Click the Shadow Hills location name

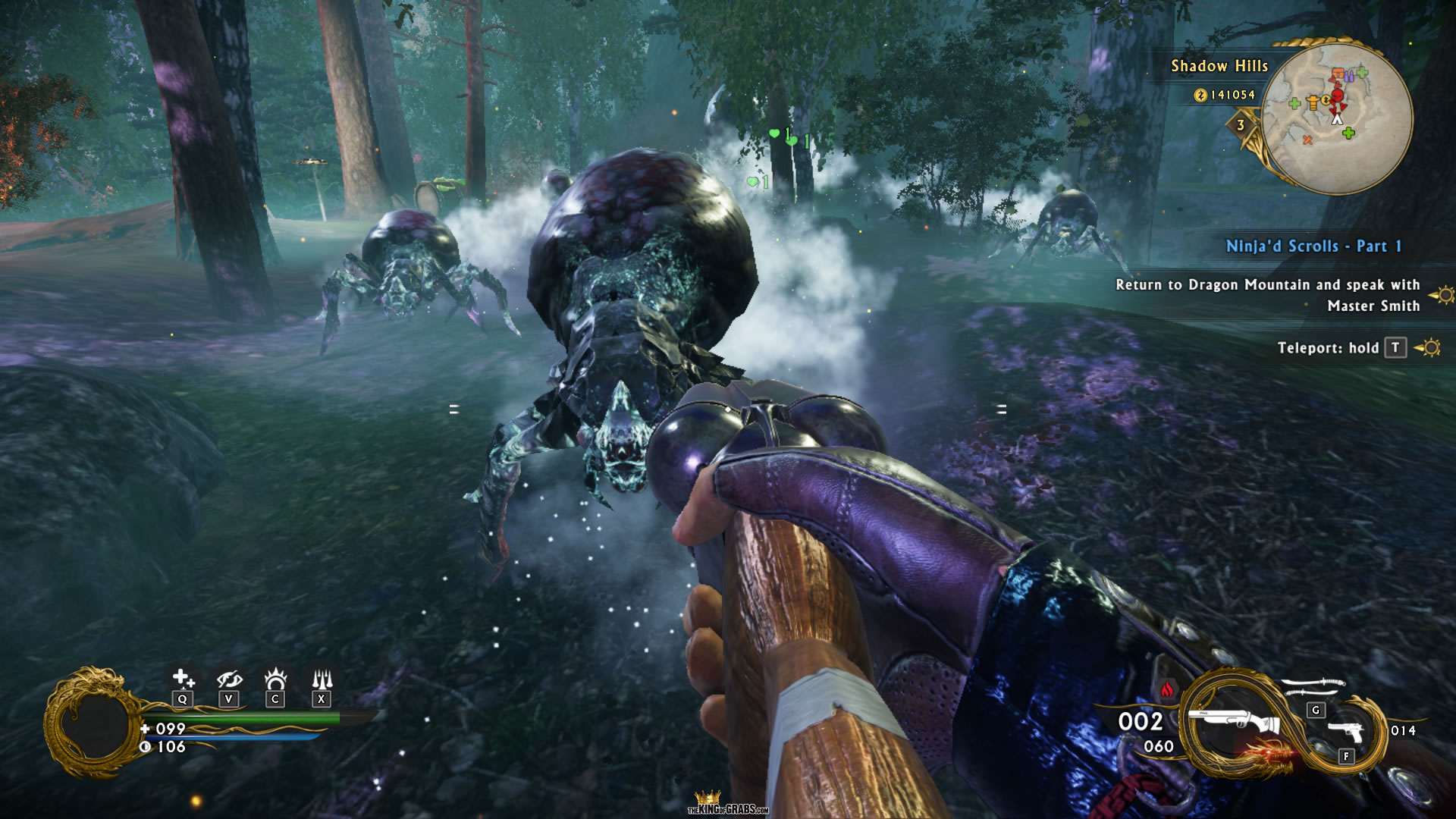pyautogui.click(x=1219, y=66)
